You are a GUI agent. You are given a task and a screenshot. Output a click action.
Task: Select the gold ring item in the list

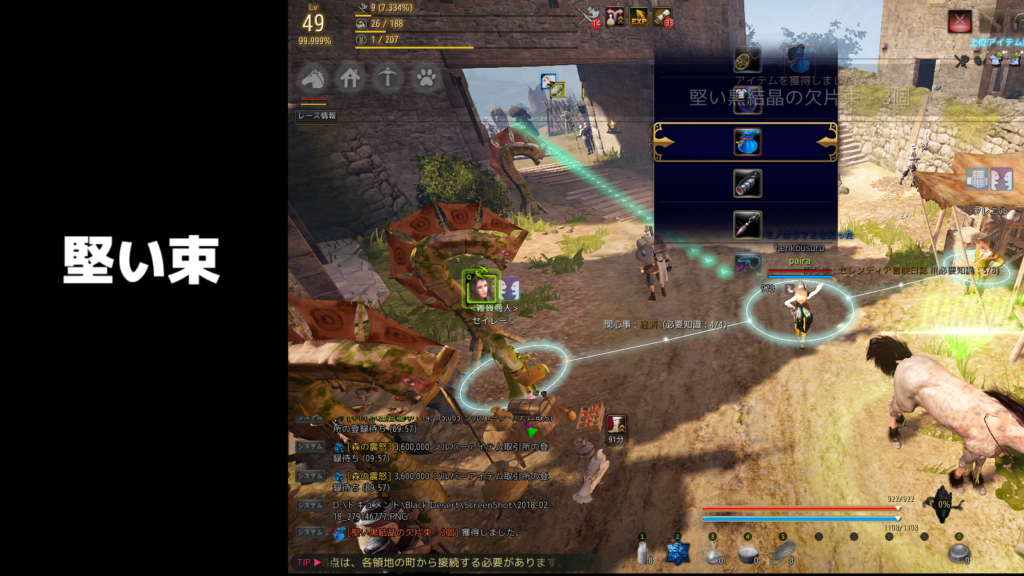tap(747, 59)
